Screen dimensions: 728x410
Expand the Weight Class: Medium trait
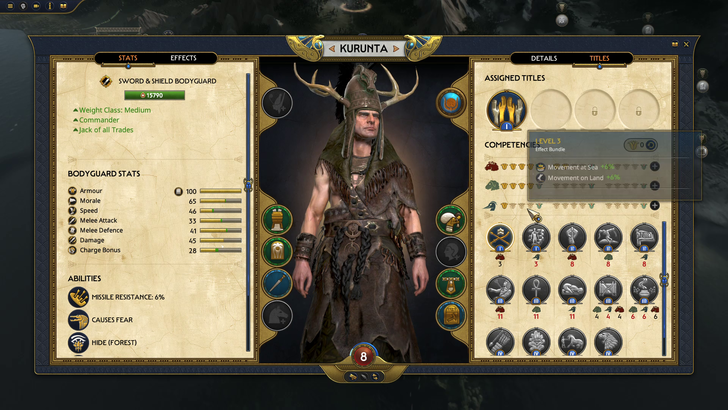click(x=114, y=110)
